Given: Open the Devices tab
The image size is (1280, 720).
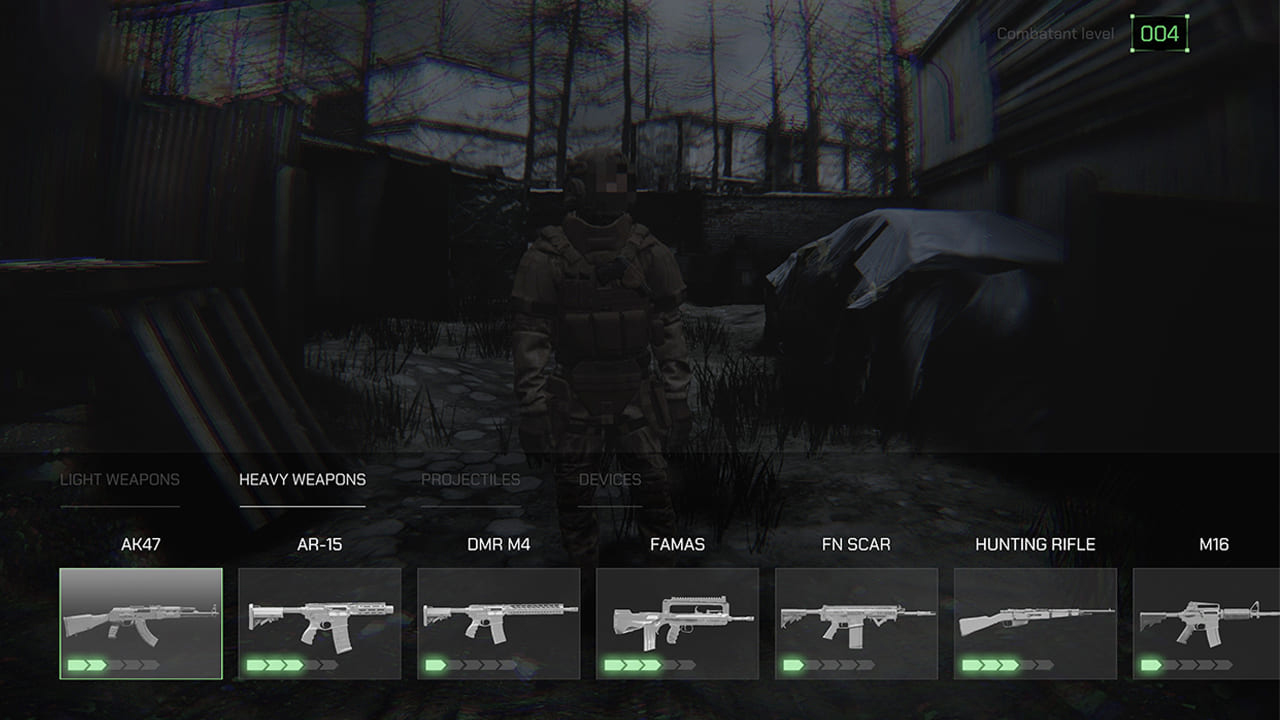Looking at the screenshot, I should coord(612,479).
